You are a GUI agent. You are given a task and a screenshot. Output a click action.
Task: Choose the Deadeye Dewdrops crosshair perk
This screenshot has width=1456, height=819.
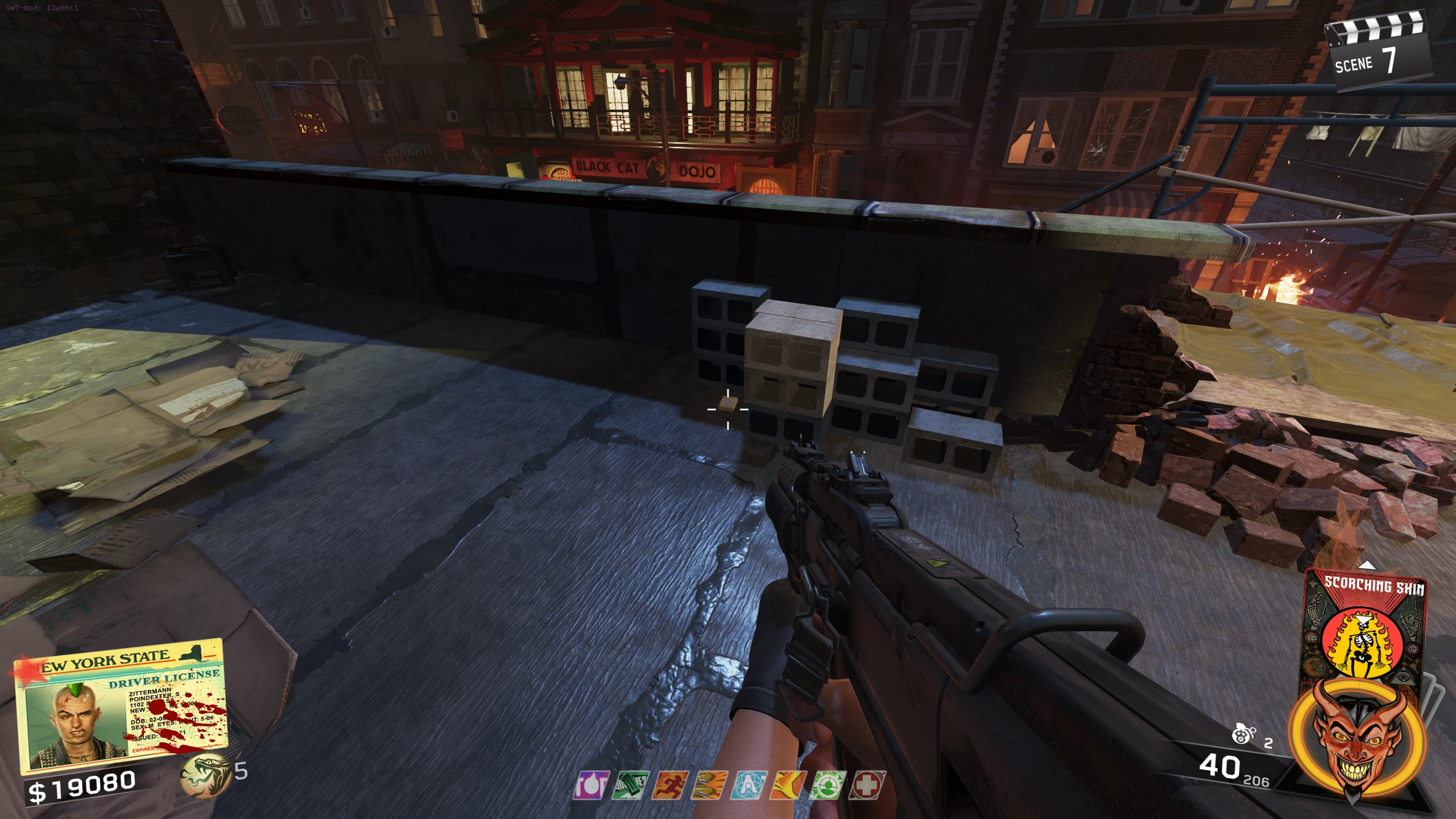tap(828, 786)
